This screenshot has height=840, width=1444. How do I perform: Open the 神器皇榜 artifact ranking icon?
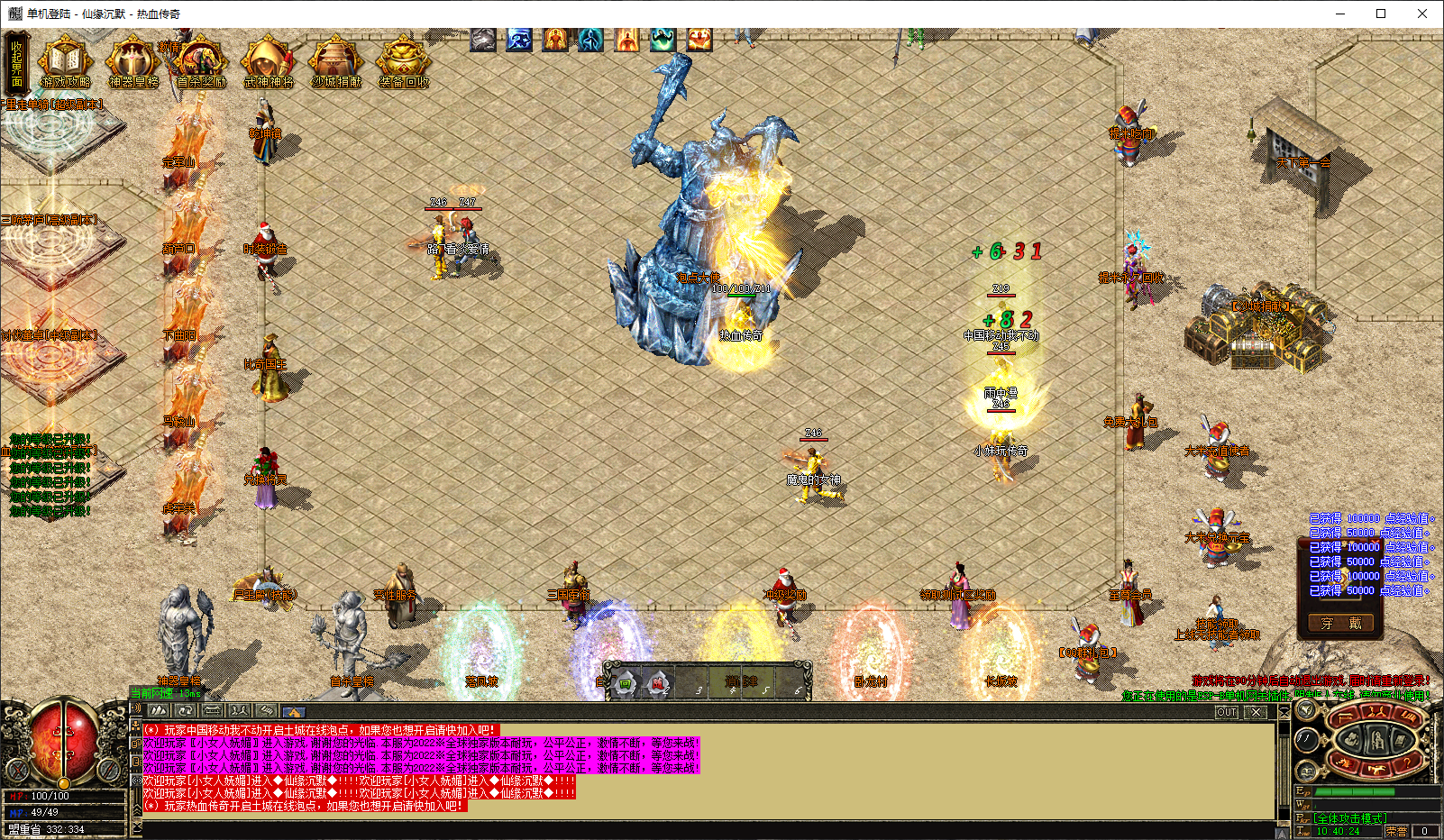point(133,63)
